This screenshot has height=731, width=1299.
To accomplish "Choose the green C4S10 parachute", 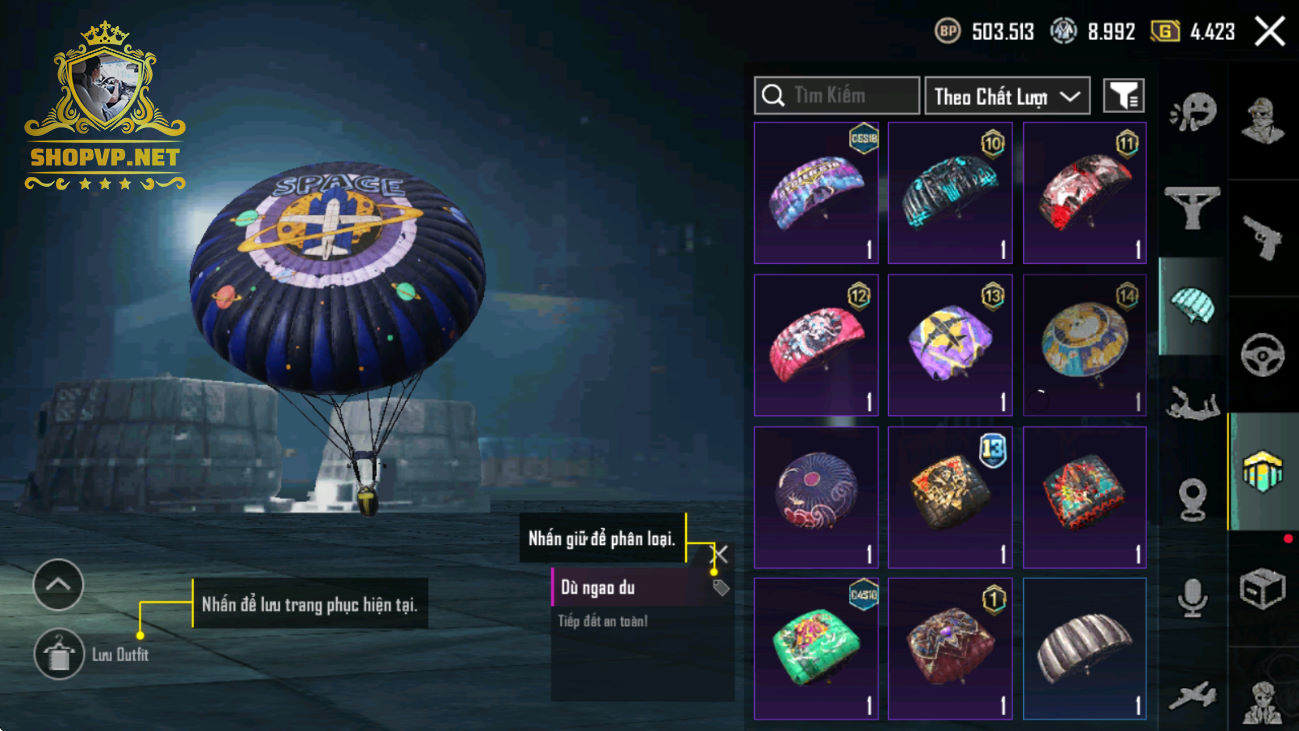I will 816,648.
